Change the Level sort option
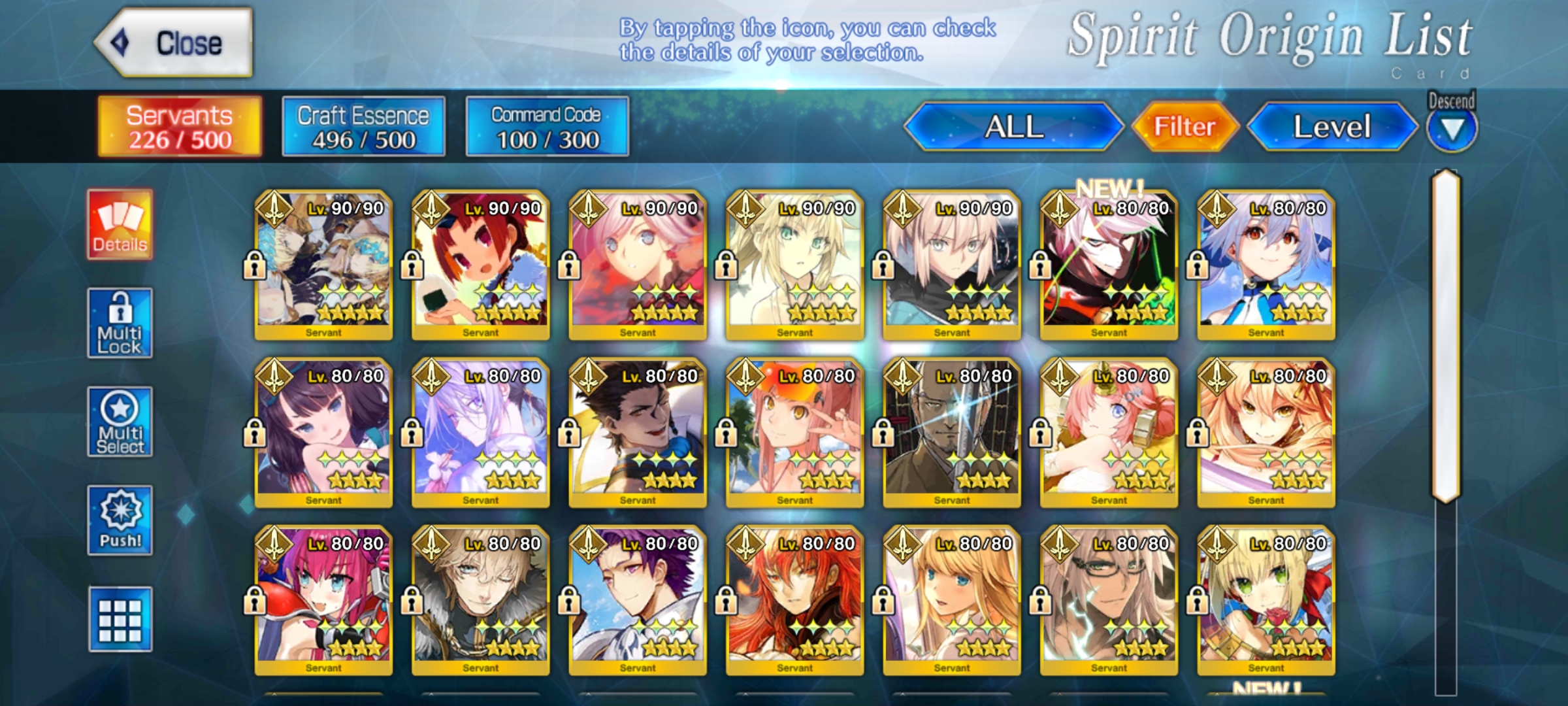The width and height of the screenshot is (1568, 706). point(1331,127)
